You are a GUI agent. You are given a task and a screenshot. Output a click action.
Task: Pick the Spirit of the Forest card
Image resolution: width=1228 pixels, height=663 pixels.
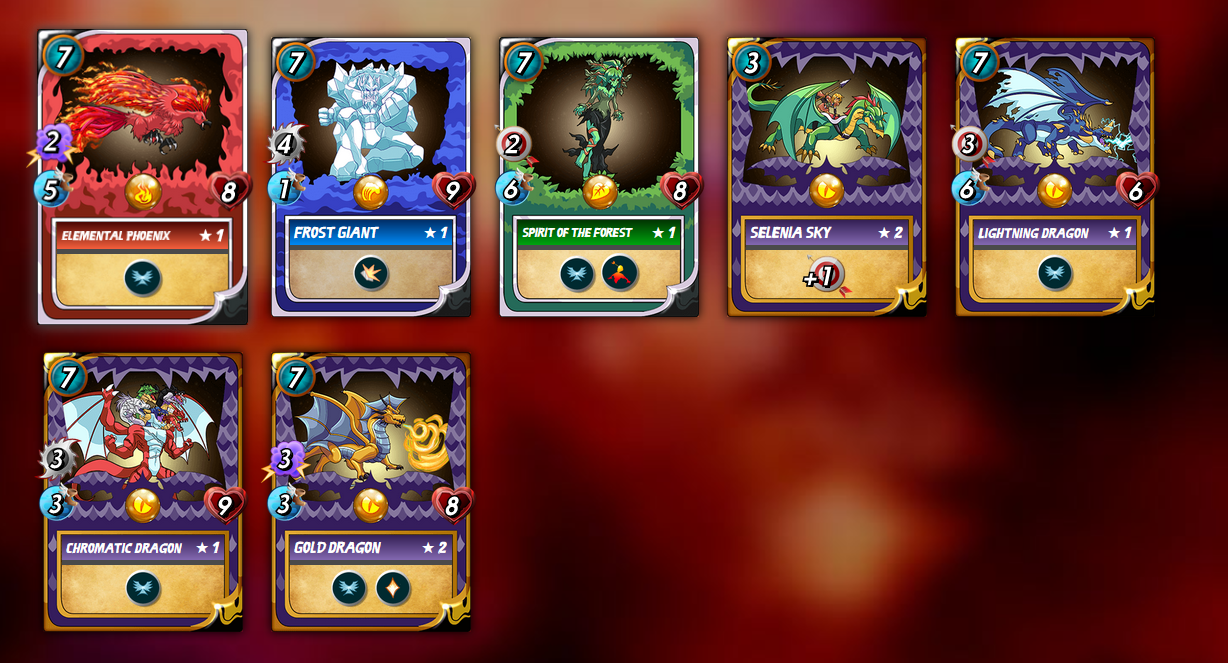point(598,177)
